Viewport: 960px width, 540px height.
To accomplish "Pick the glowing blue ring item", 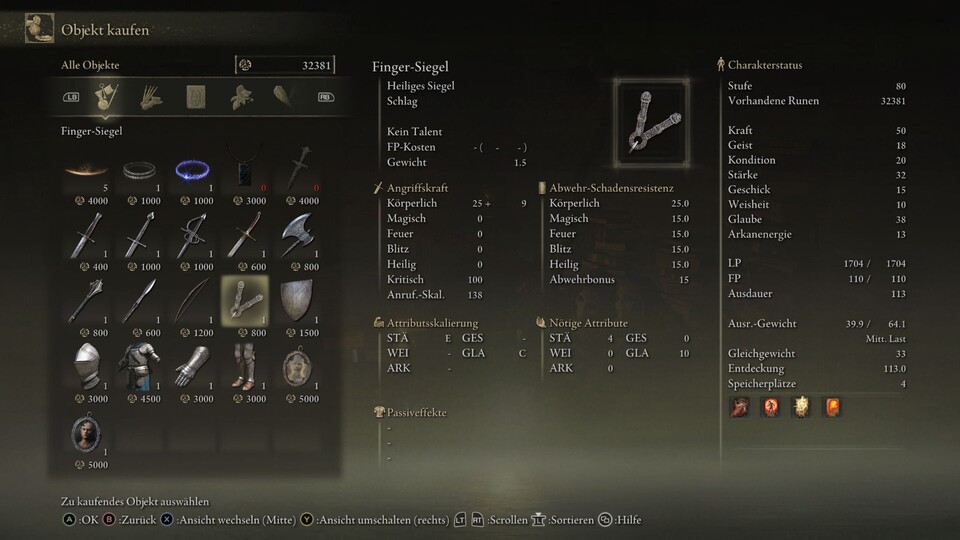I will click(x=191, y=170).
